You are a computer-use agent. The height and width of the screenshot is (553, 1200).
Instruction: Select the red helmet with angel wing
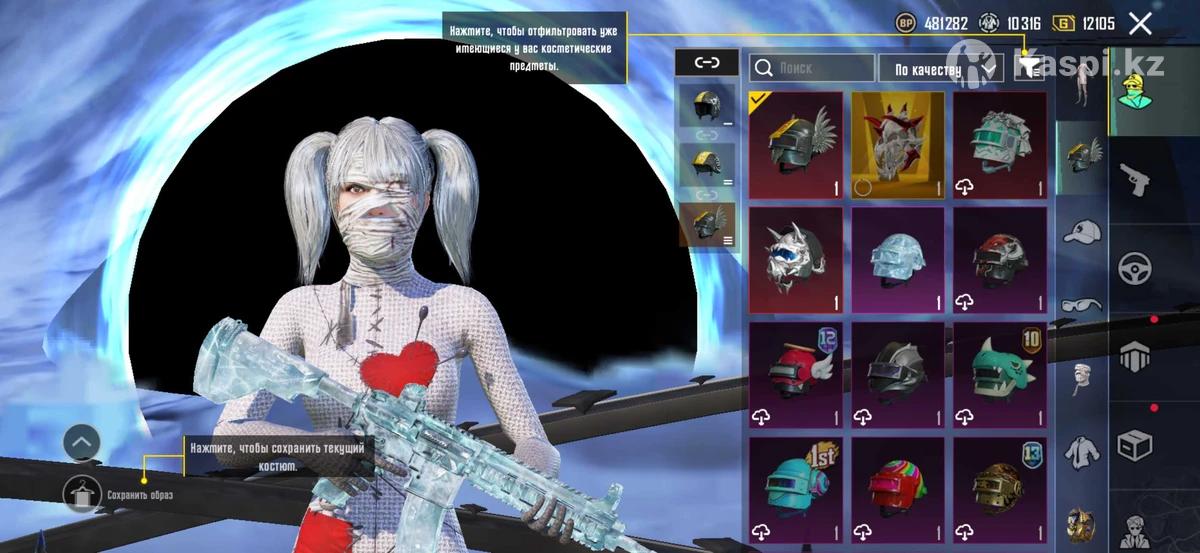click(x=796, y=375)
